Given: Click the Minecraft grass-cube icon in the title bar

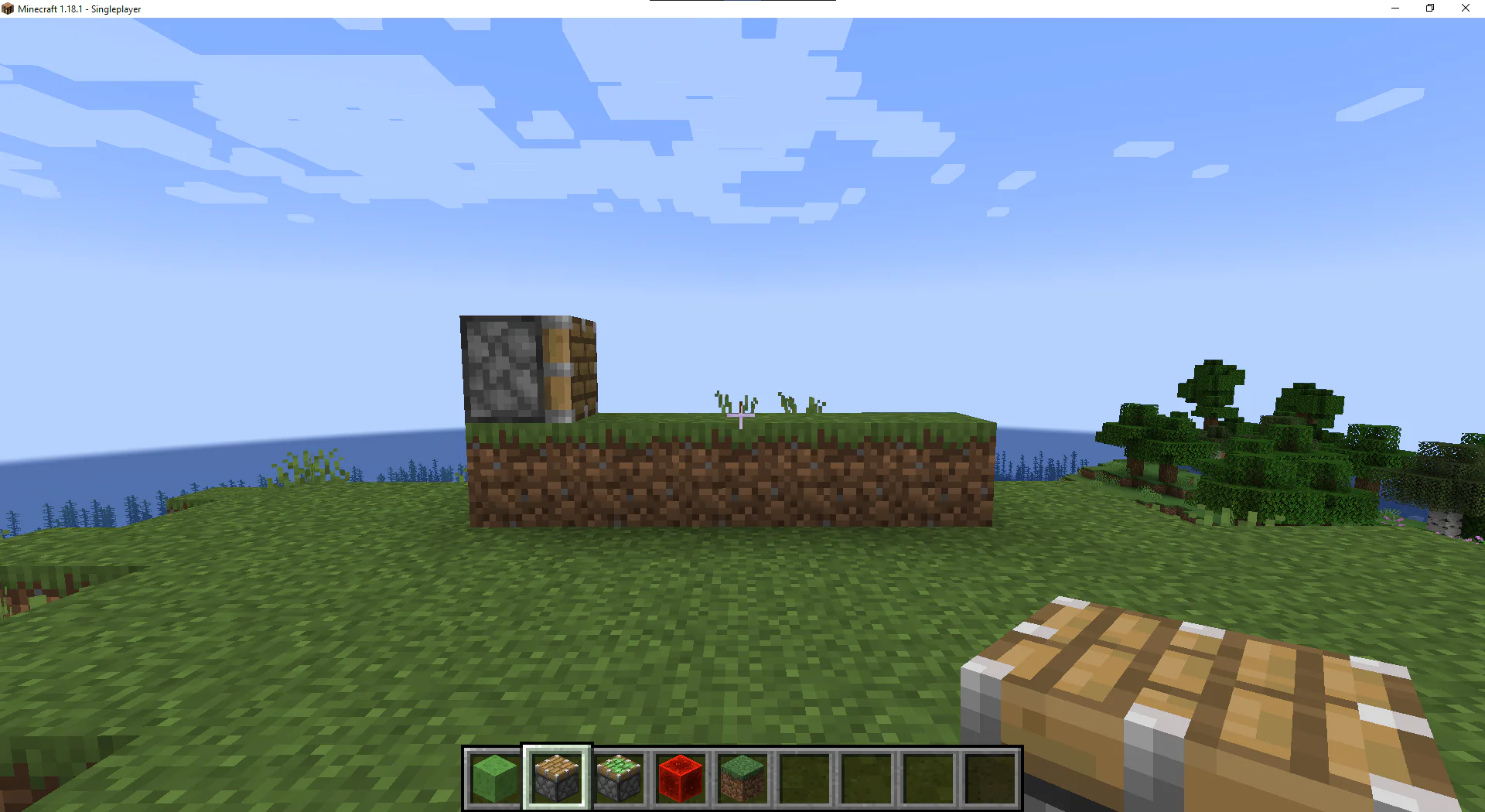Looking at the screenshot, I should click(6, 9).
